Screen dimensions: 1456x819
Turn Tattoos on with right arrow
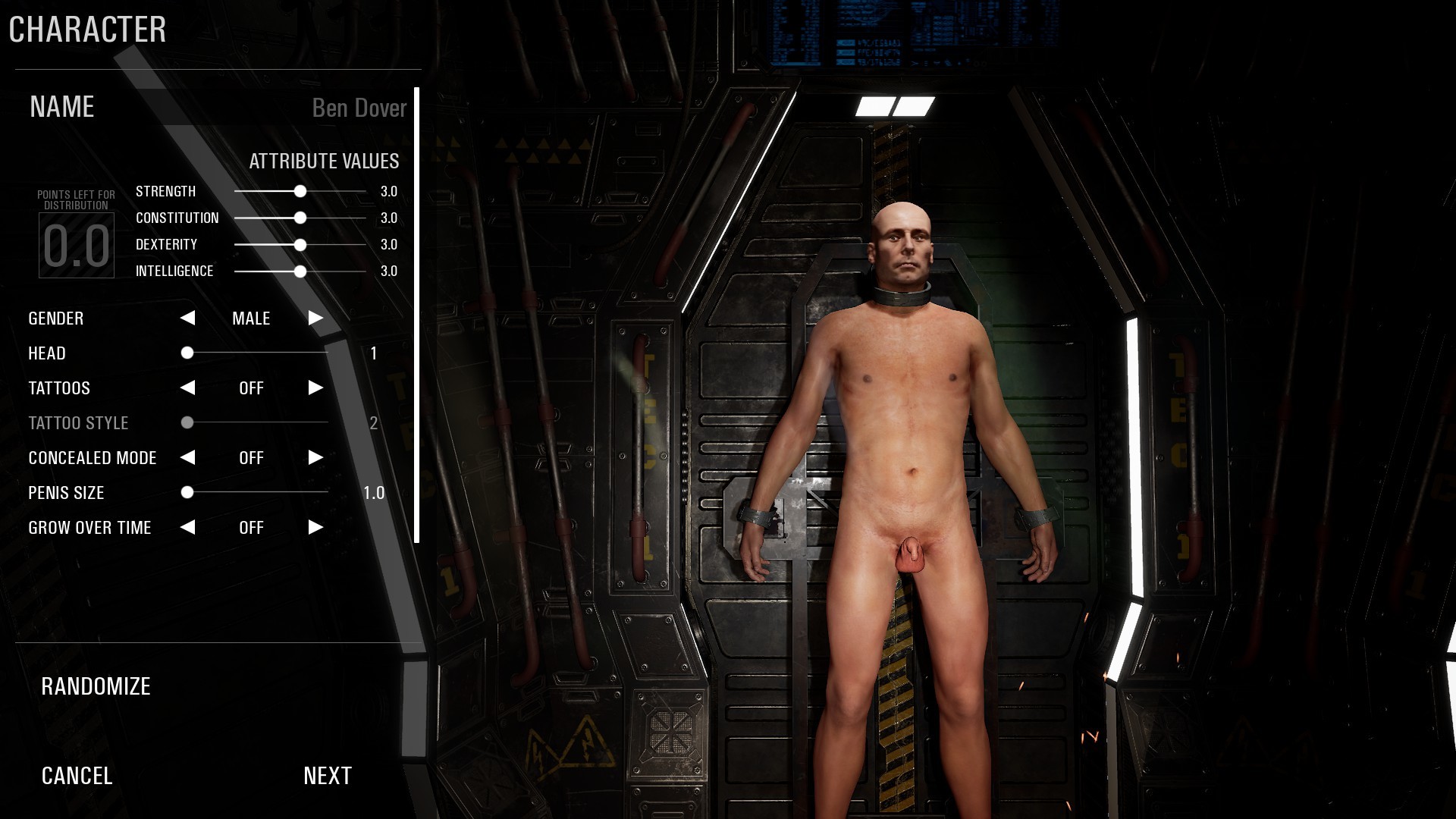pyautogui.click(x=315, y=388)
